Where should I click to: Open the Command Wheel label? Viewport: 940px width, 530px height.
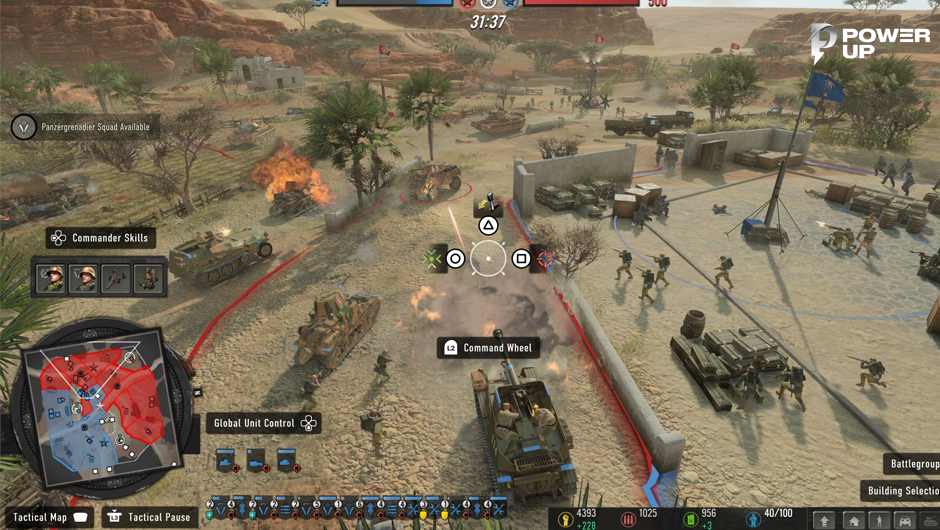489,348
